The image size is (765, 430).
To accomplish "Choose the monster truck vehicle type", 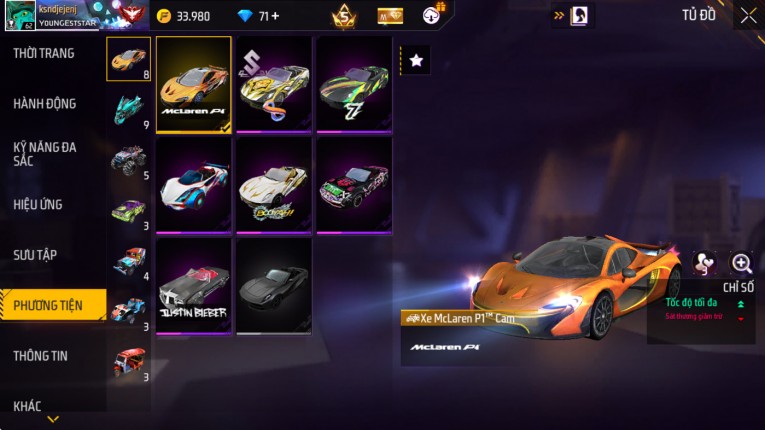I will pyautogui.click(x=128, y=160).
